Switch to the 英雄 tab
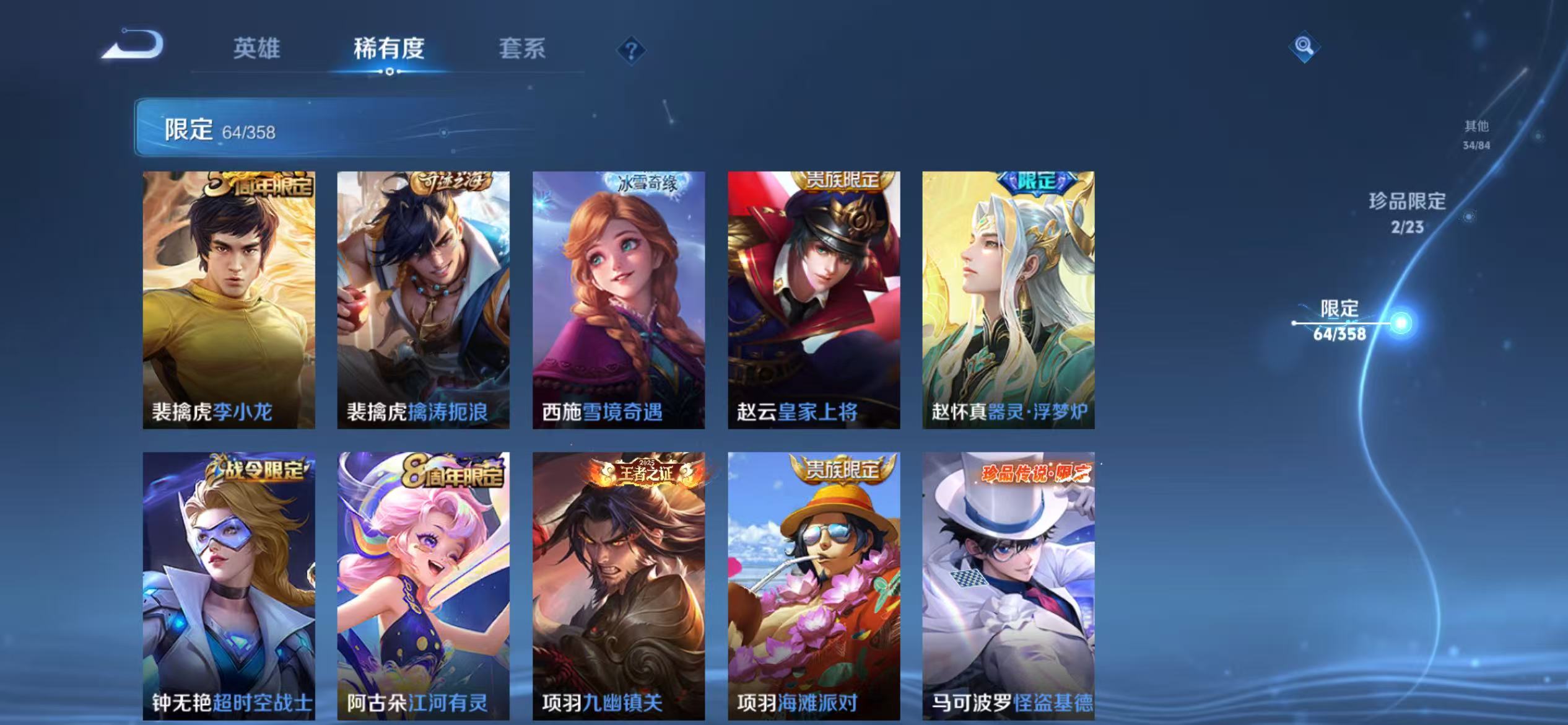1568x725 pixels. (258, 50)
